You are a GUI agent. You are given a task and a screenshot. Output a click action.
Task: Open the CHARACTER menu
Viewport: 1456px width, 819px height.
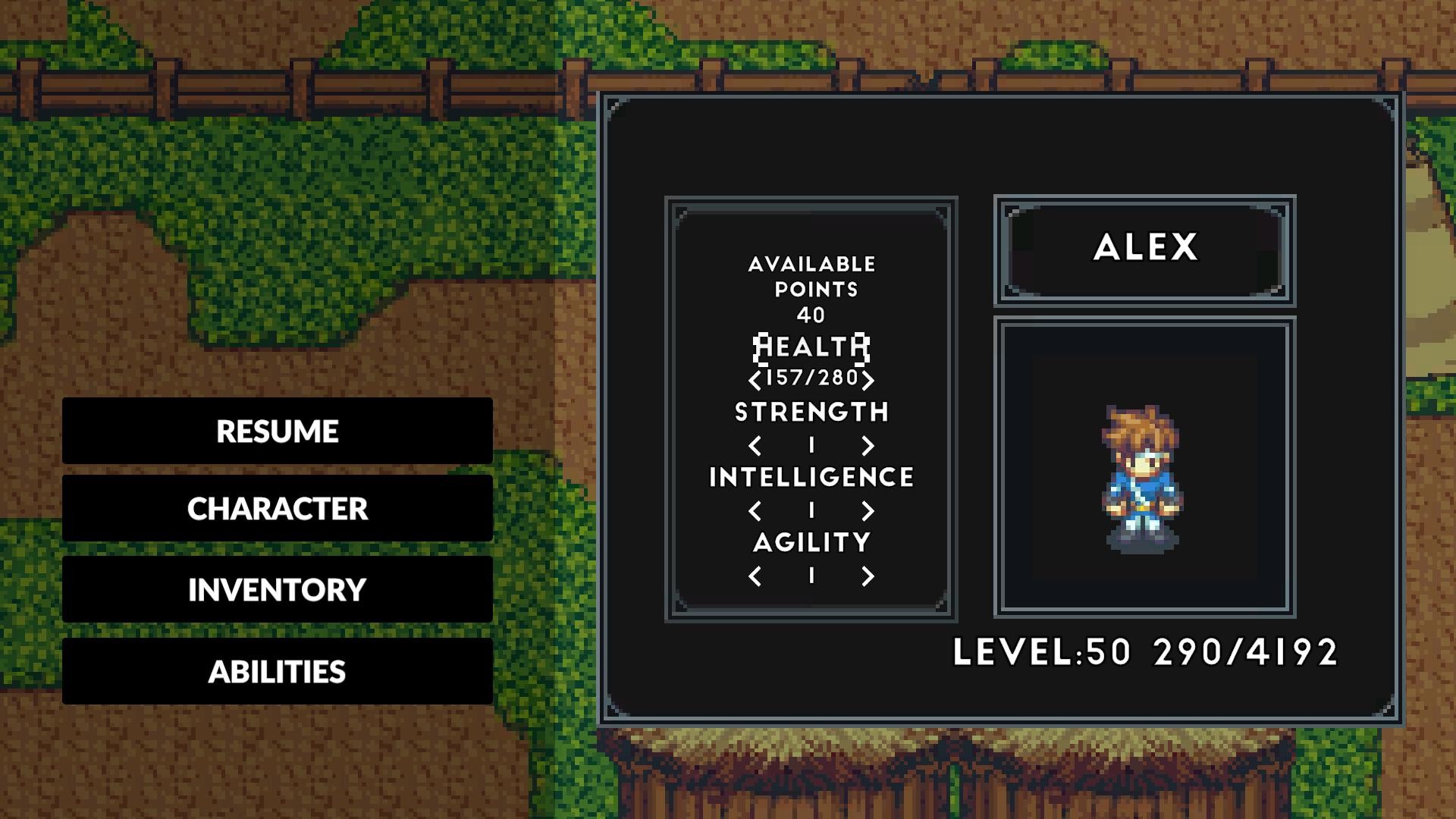click(278, 510)
